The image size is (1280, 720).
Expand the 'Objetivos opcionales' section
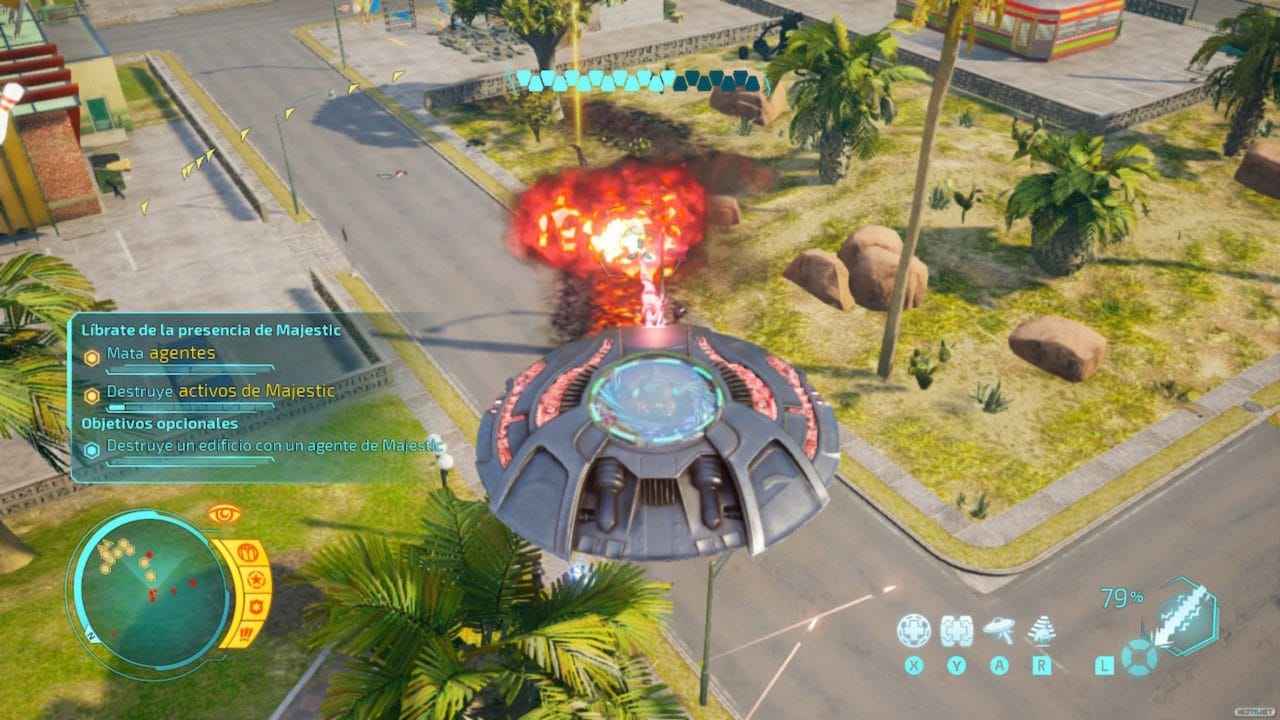[x=160, y=423]
